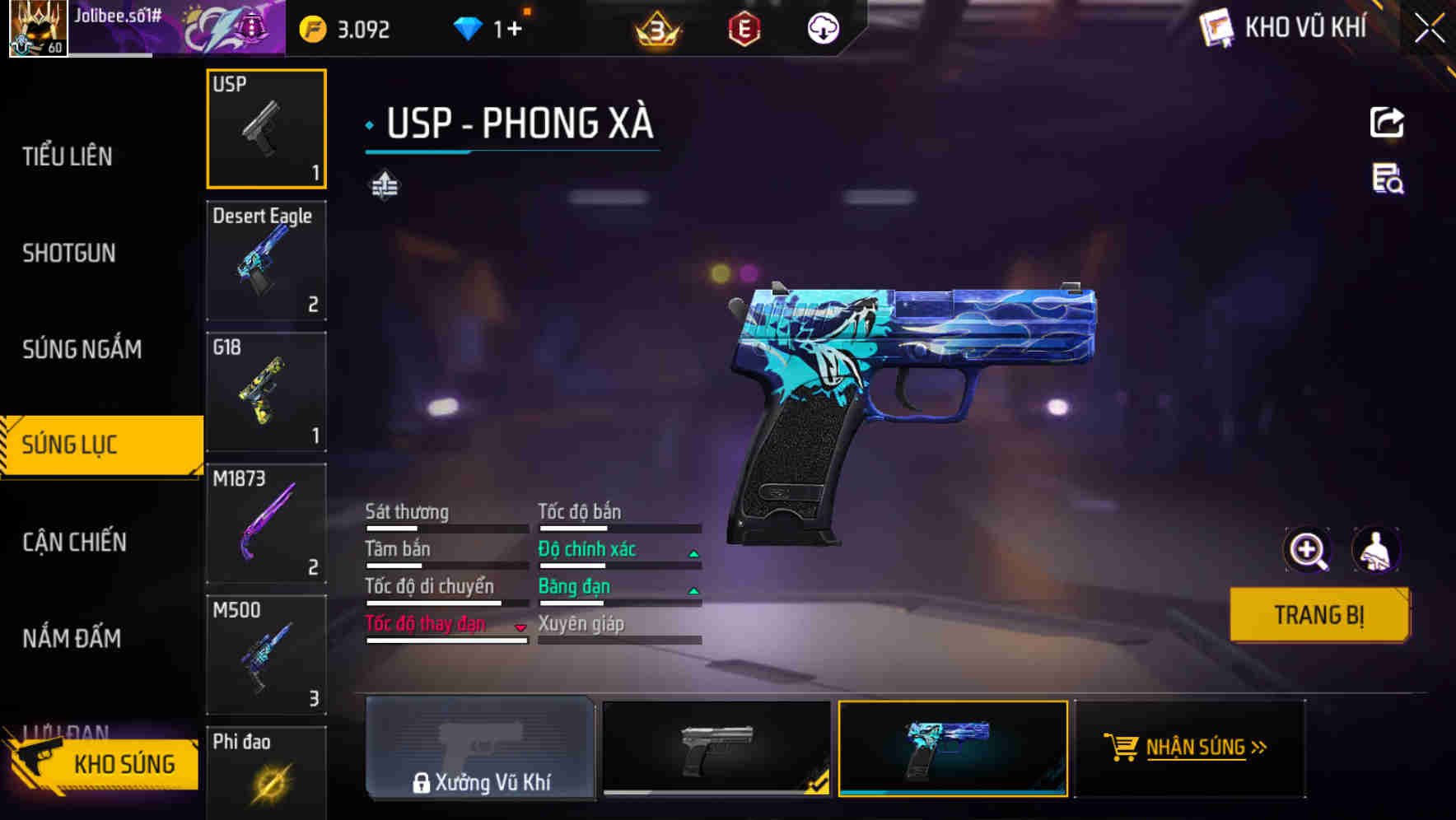
Task: Open the rank 3 badge
Action: coord(653,27)
